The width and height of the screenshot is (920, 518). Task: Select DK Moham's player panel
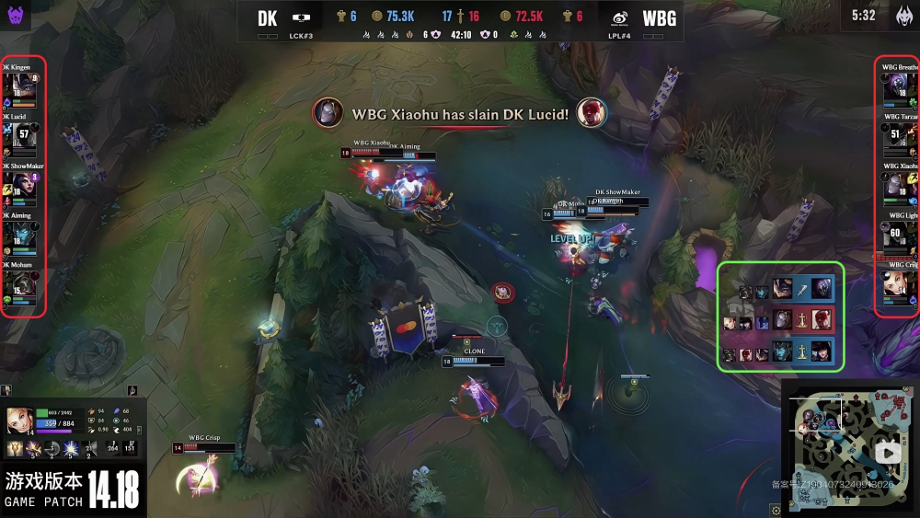(22, 285)
